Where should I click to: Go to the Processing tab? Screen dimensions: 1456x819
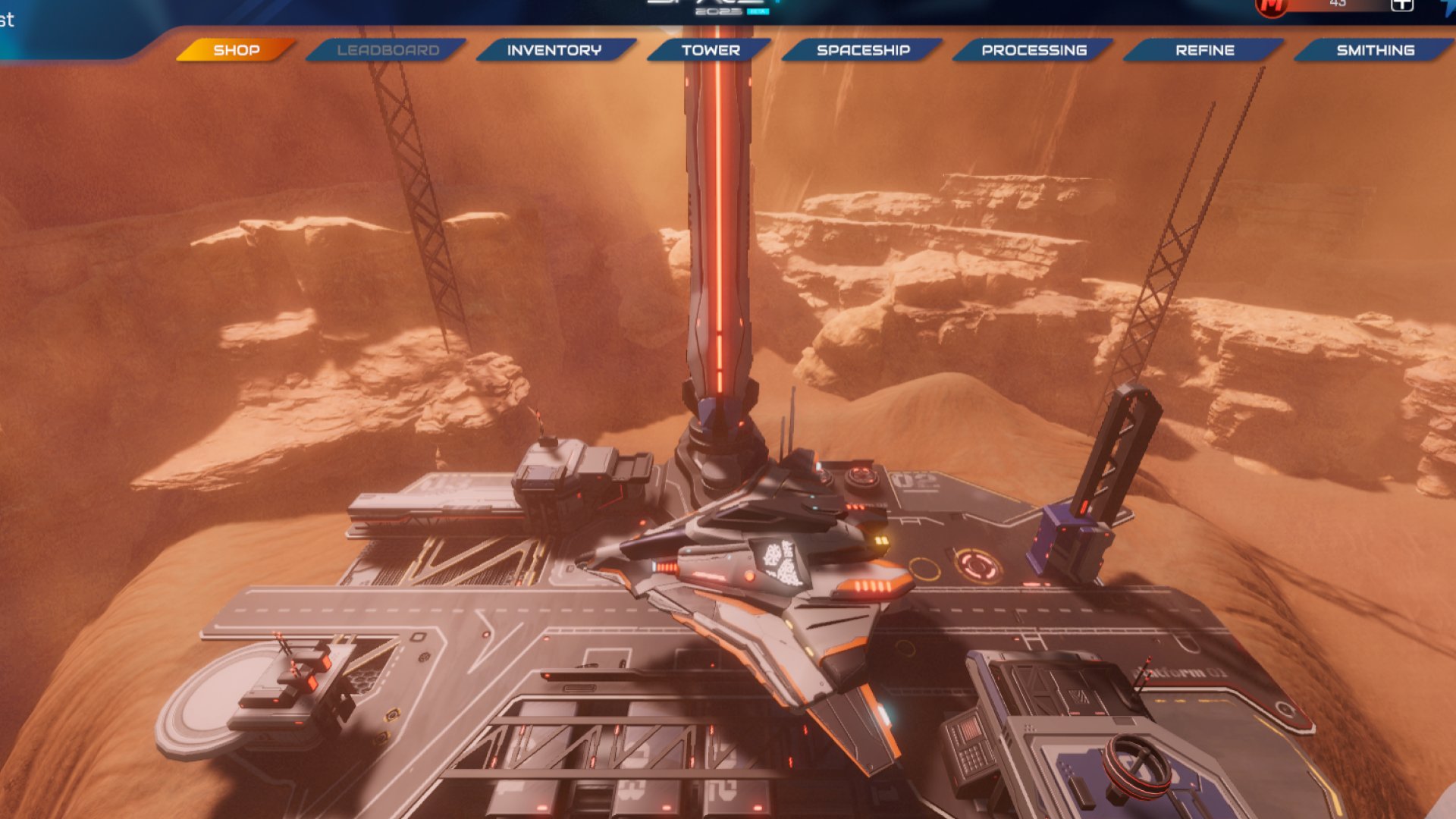(1034, 50)
